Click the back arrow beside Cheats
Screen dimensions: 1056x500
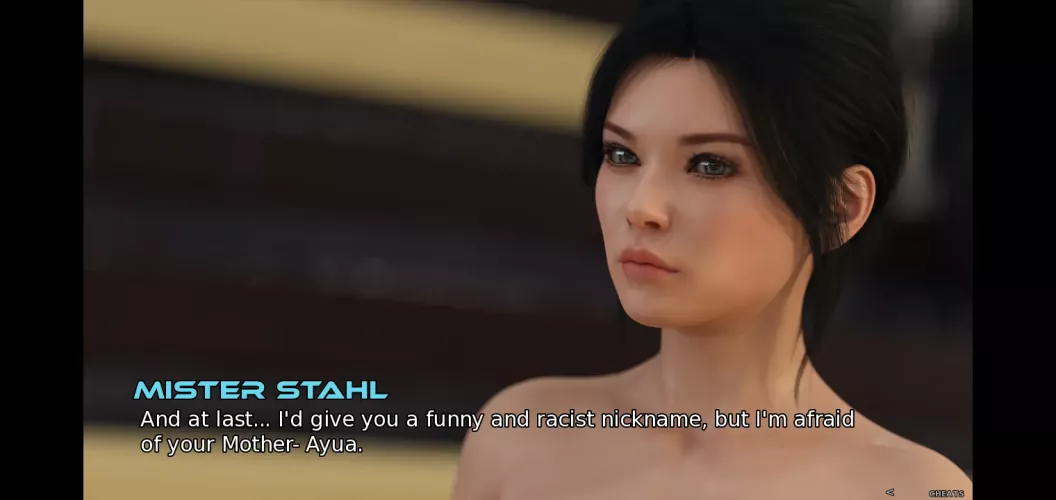pyautogui.click(x=890, y=492)
